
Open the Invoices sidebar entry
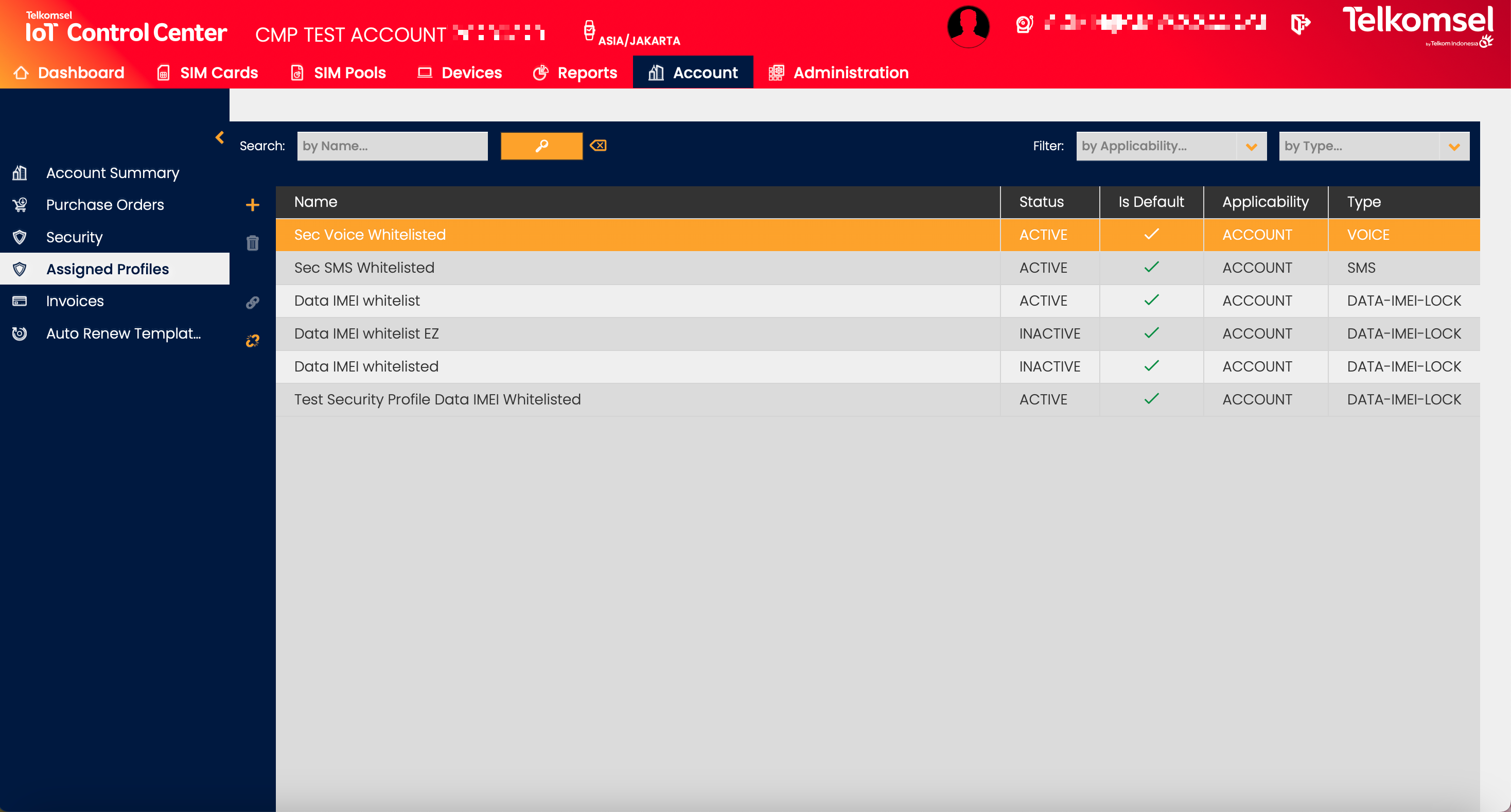click(x=75, y=301)
